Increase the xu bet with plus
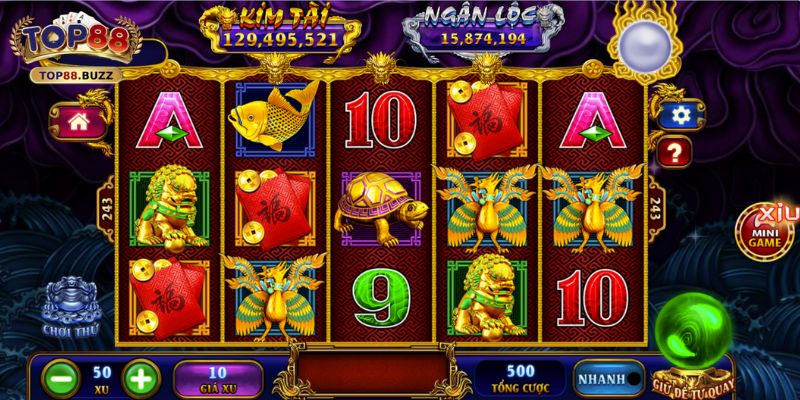The width and height of the screenshot is (800, 400). [141, 378]
